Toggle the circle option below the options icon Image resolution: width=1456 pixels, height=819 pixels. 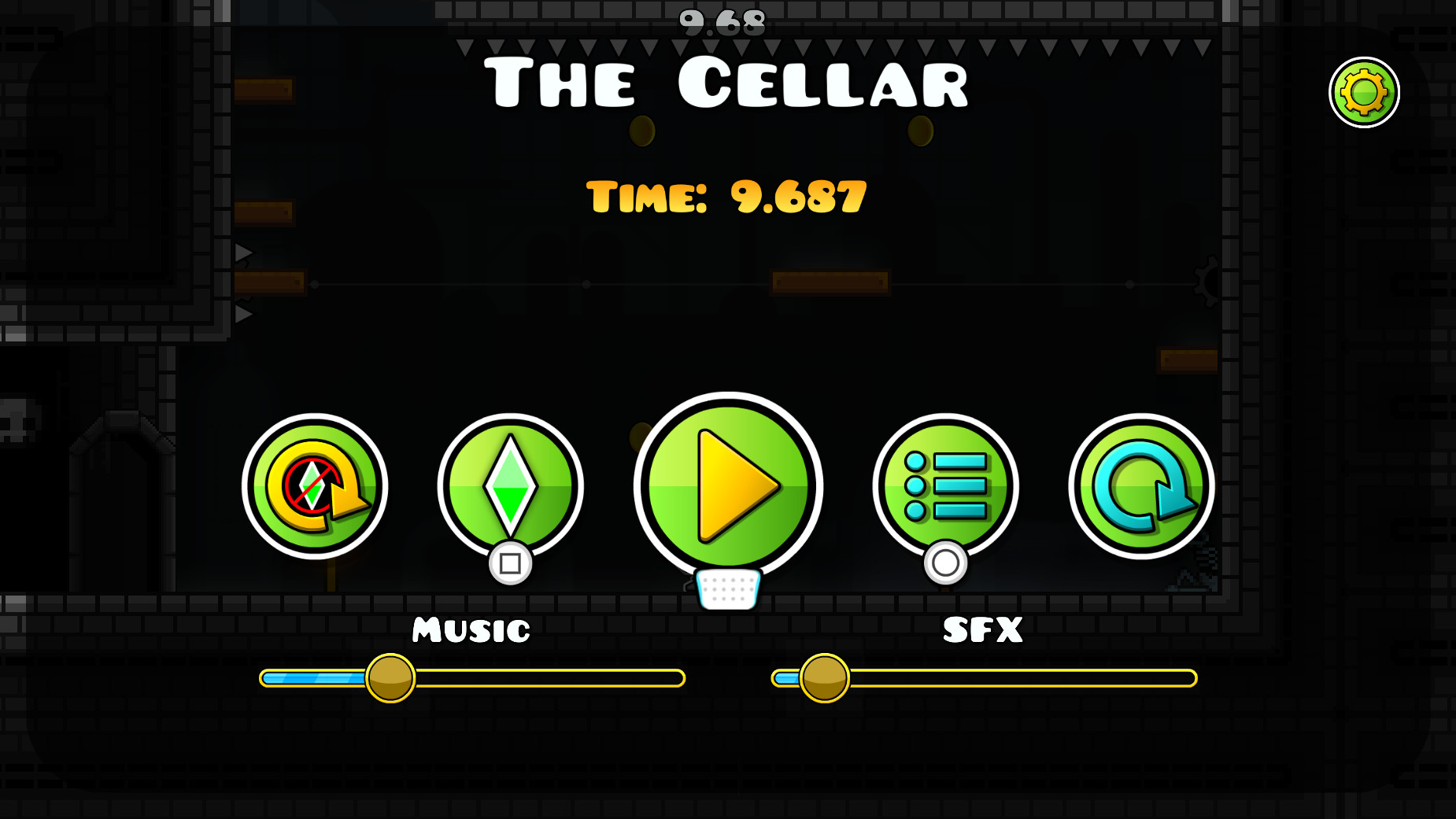(944, 563)
